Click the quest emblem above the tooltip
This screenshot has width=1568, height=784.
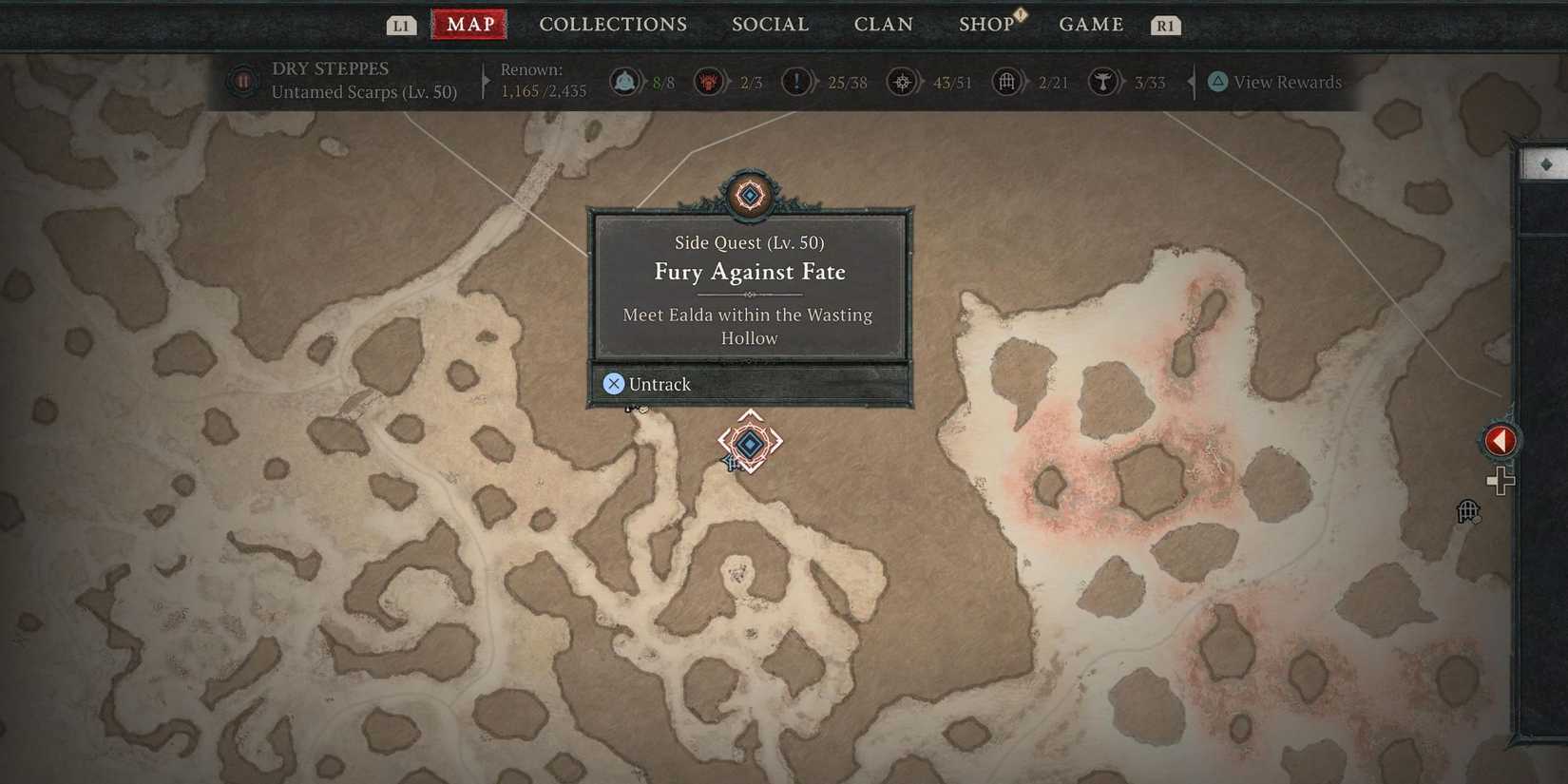749,195
